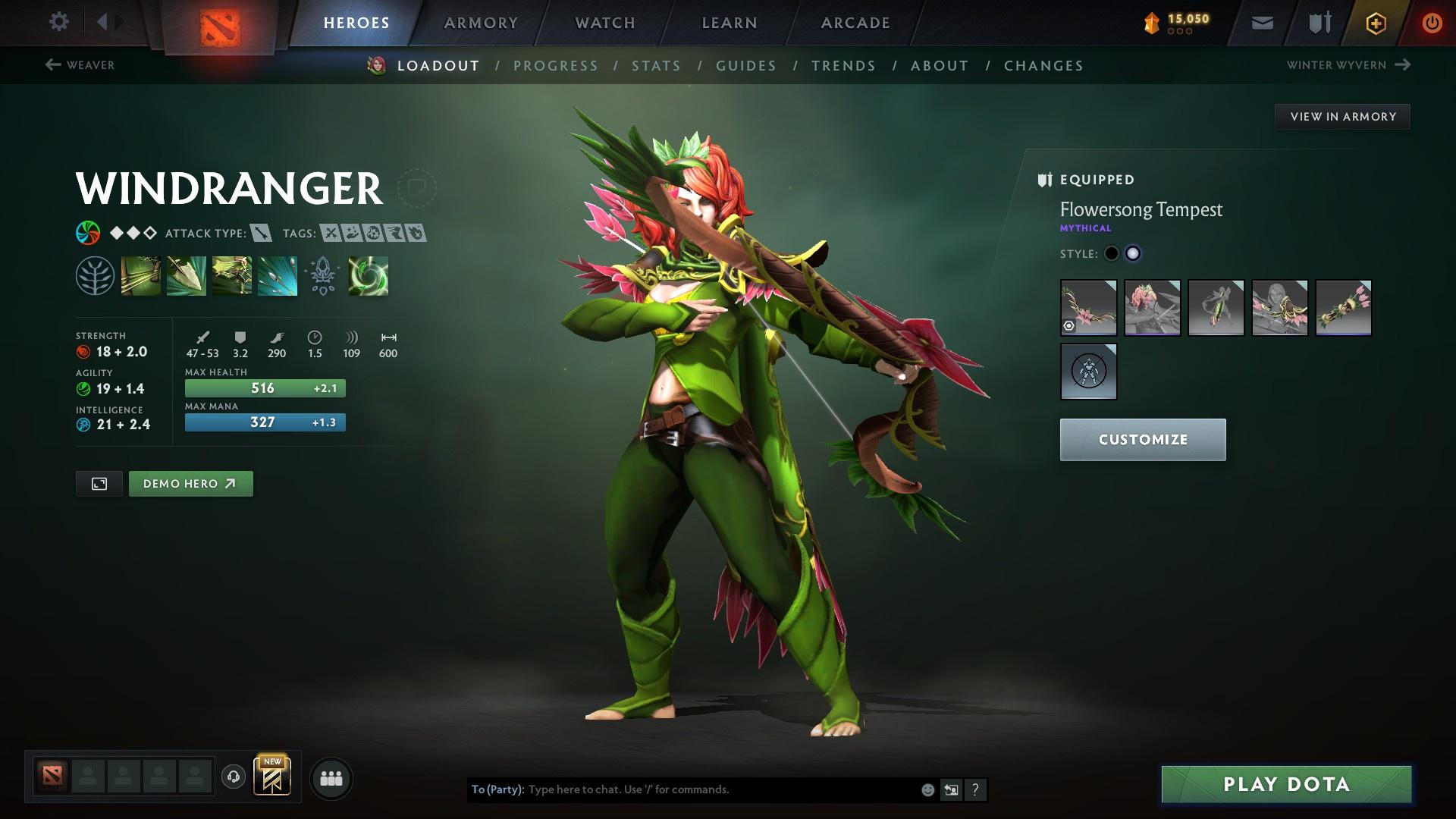Select the white style option circle
This screenshot has height=819, width=1456.
[x=1134, y=254]
